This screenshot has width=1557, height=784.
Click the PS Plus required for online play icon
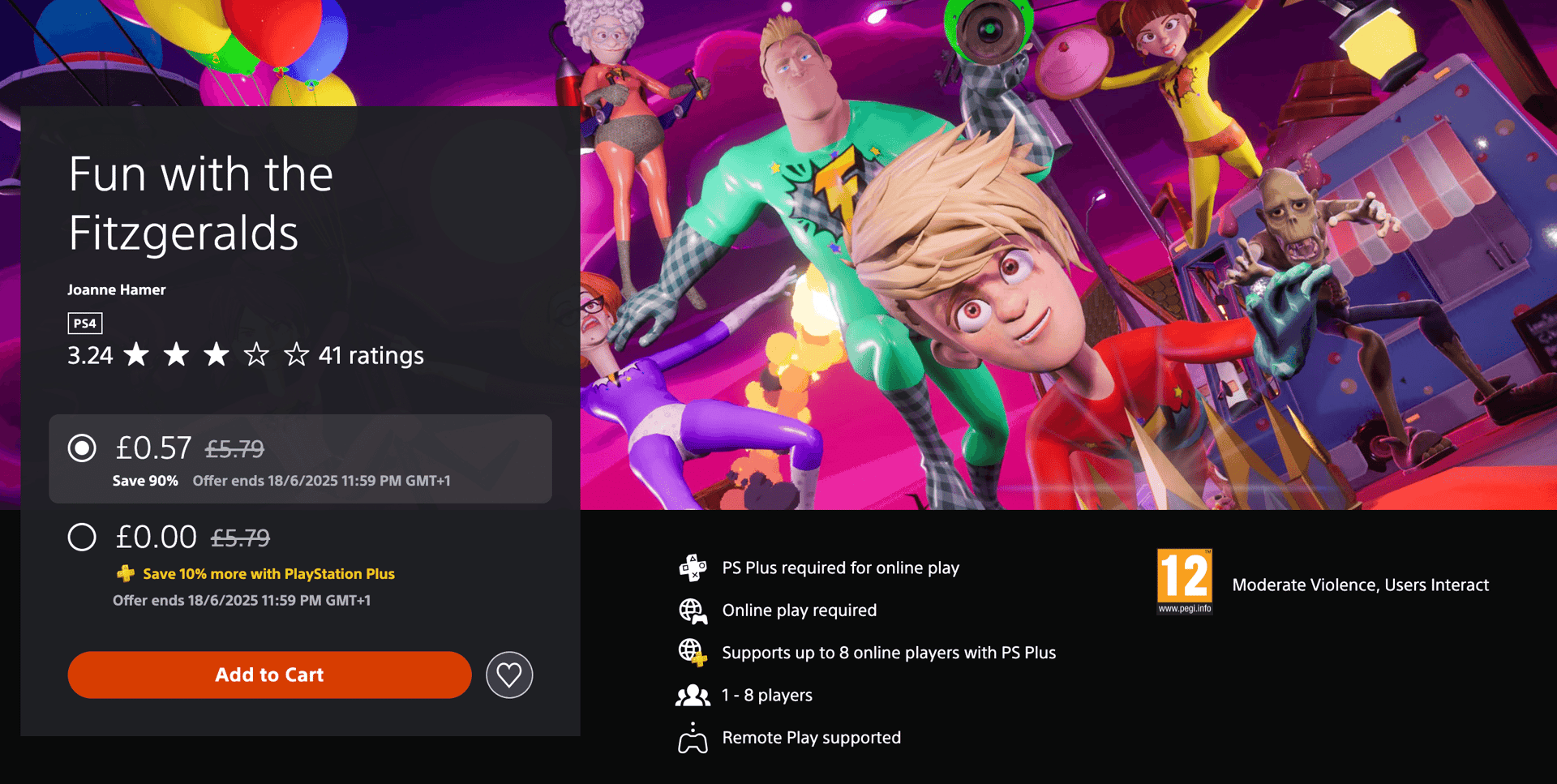click(x=692, y=568)
